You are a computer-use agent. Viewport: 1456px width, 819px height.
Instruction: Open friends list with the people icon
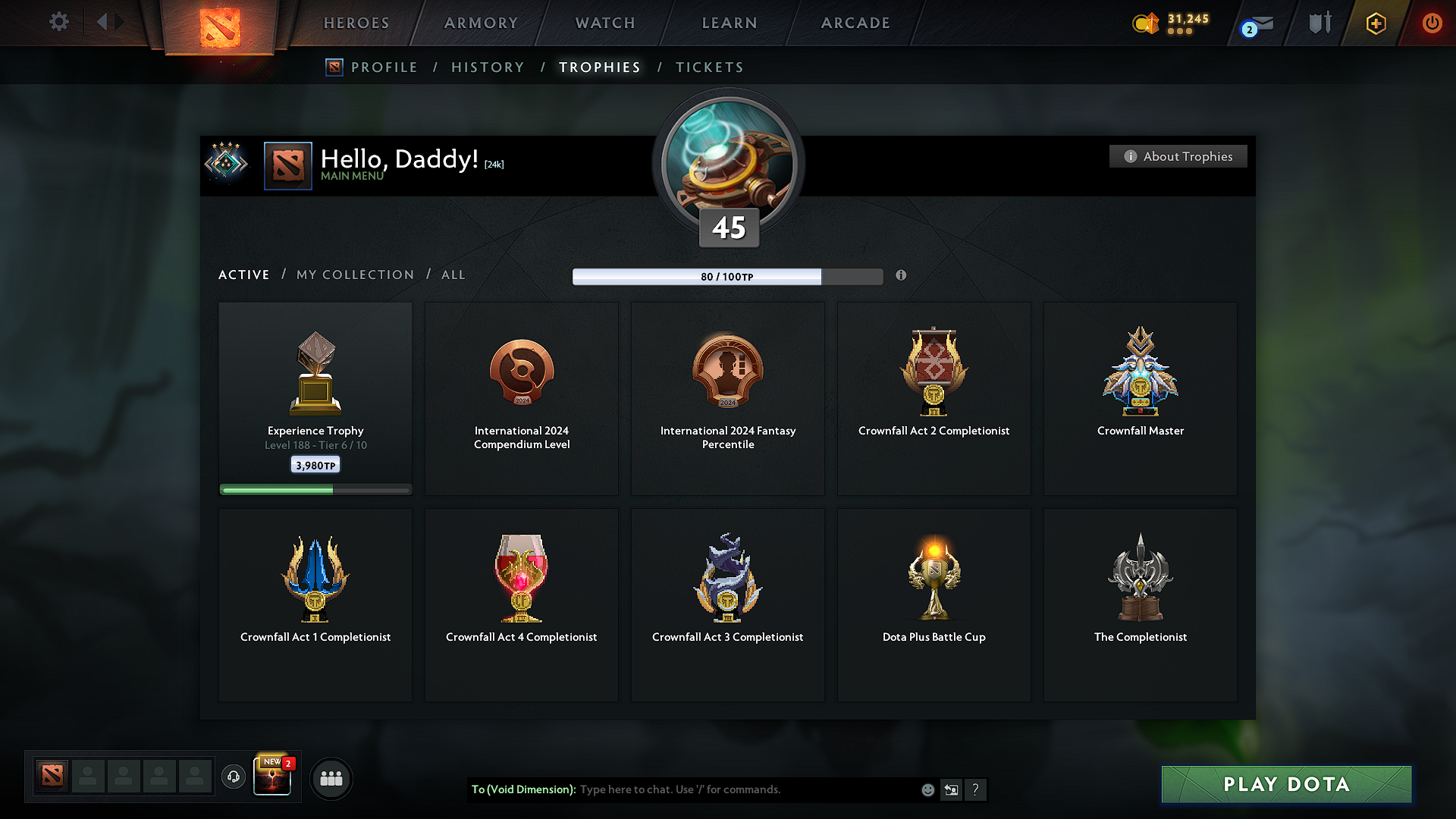tap(331, 778)
